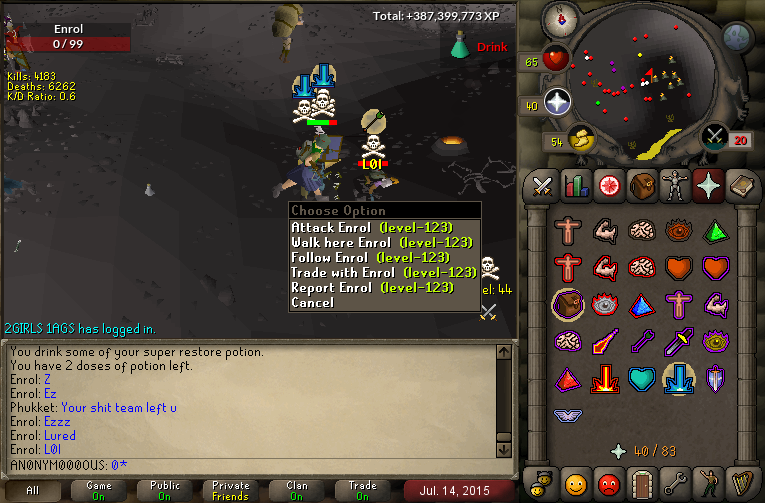Toggle the Public chat filter

click(165, 490)
